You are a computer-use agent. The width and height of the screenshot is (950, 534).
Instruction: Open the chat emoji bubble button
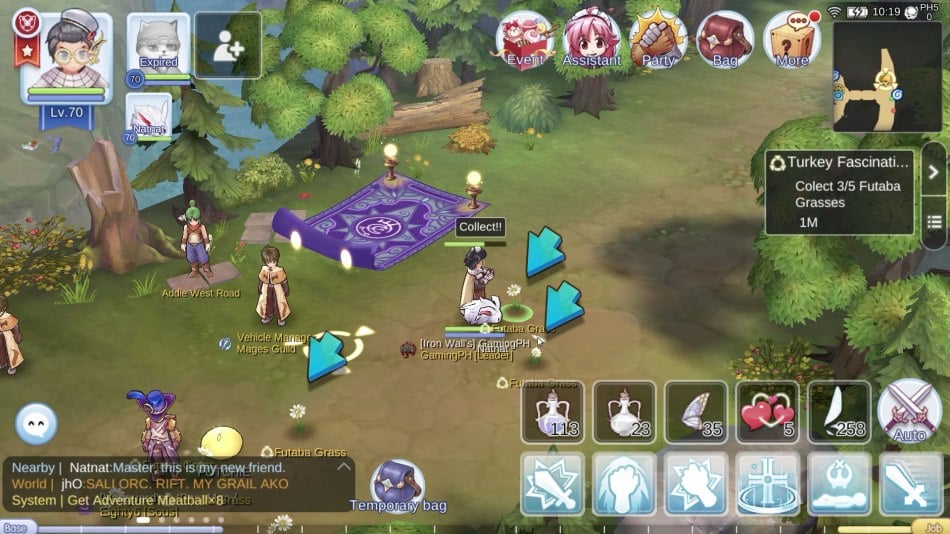[x=36, y=425]
